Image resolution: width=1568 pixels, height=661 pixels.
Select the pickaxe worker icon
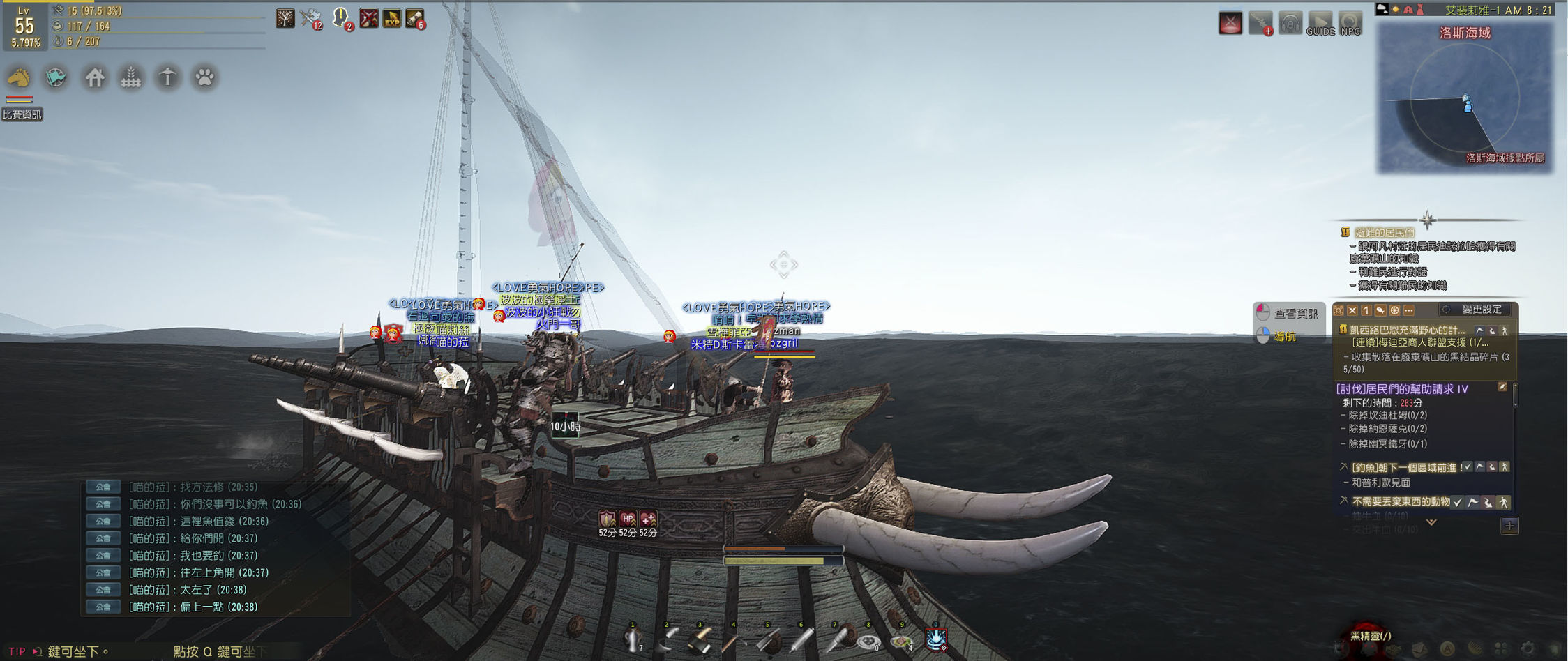pyautogui.click(x=167, y=77)
